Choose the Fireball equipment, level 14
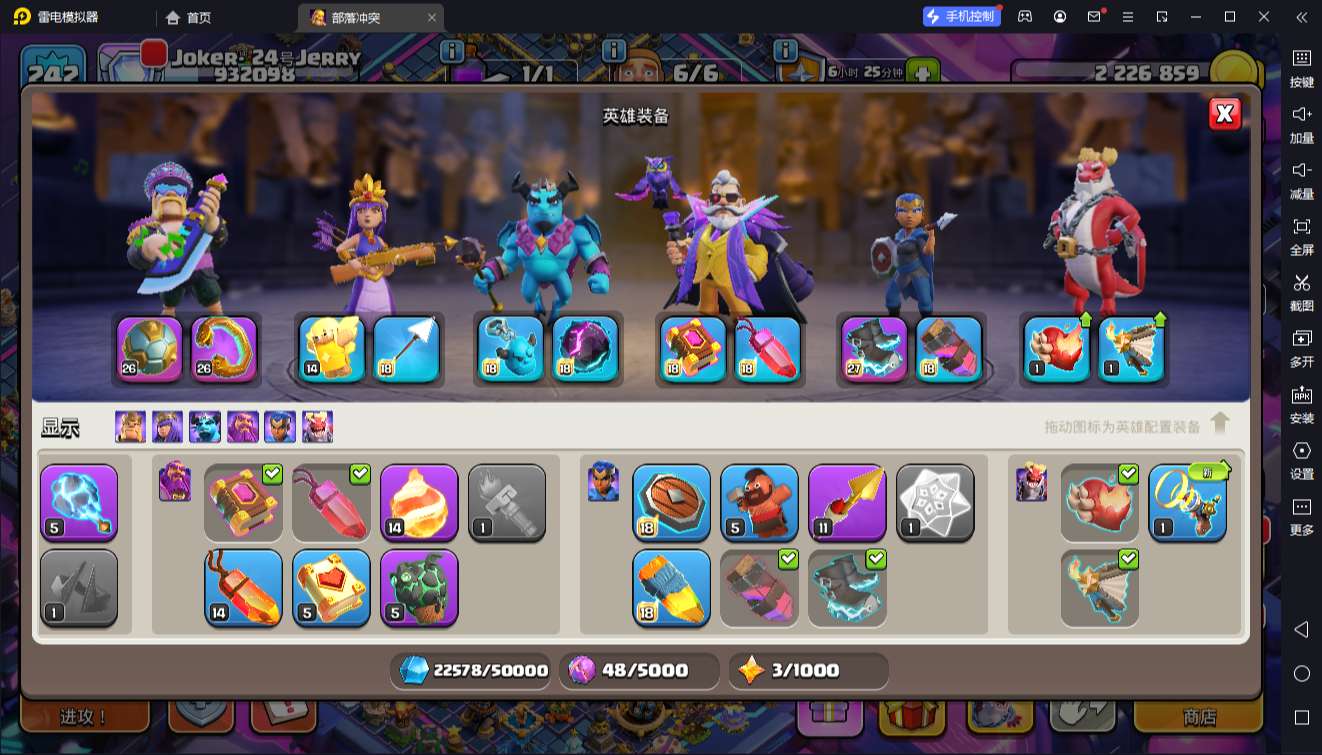Screen dimensions: 1322x755 pos(419,502)
